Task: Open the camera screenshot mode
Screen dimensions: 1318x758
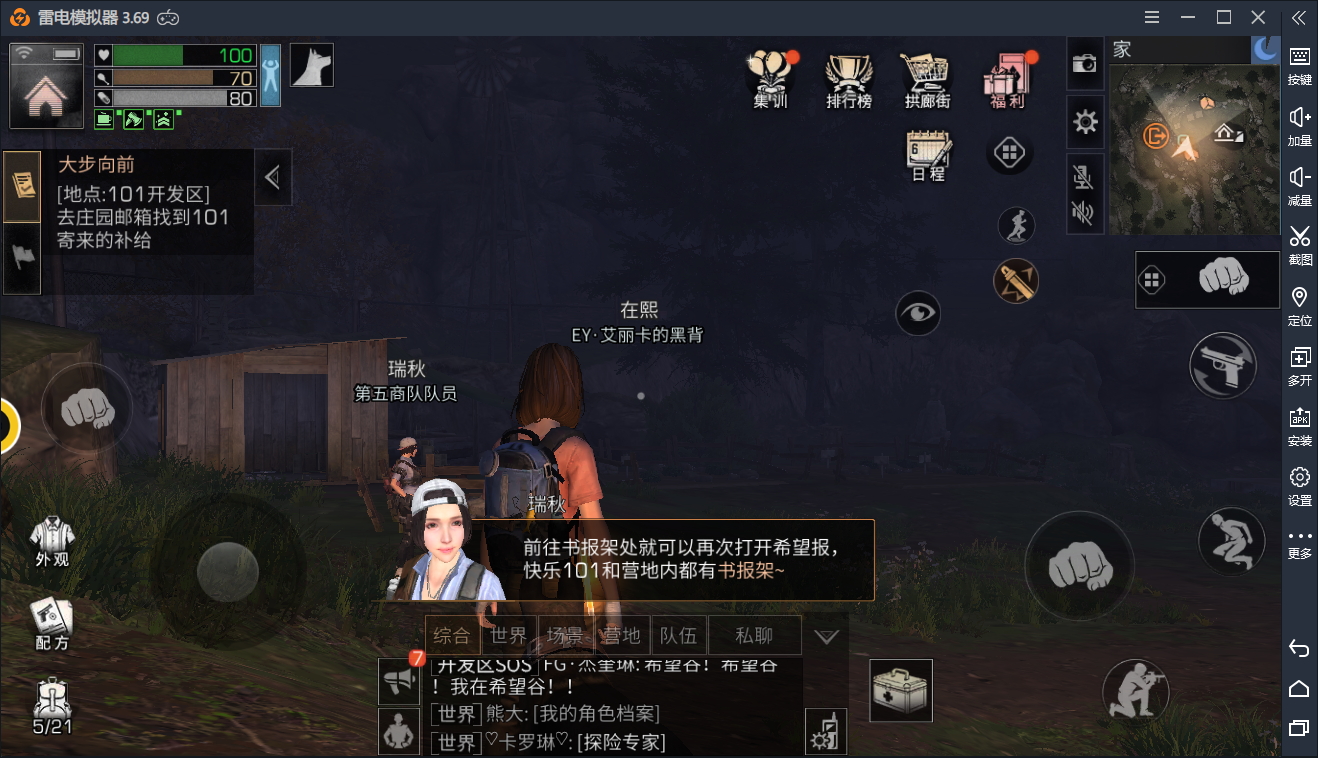Action: pyautogui.click(x=1085, y=64)
